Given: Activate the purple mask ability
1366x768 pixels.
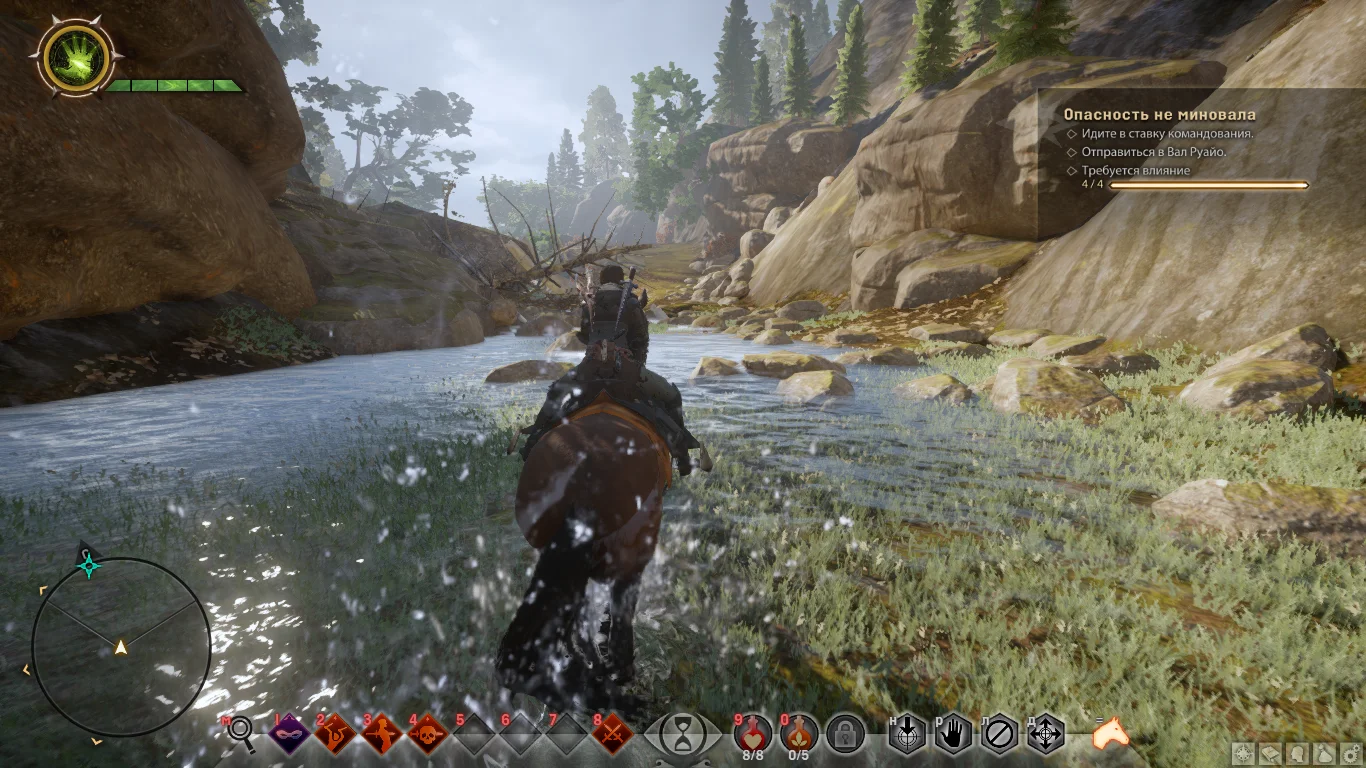Looking at the screenshot, I should pos(290,734).
